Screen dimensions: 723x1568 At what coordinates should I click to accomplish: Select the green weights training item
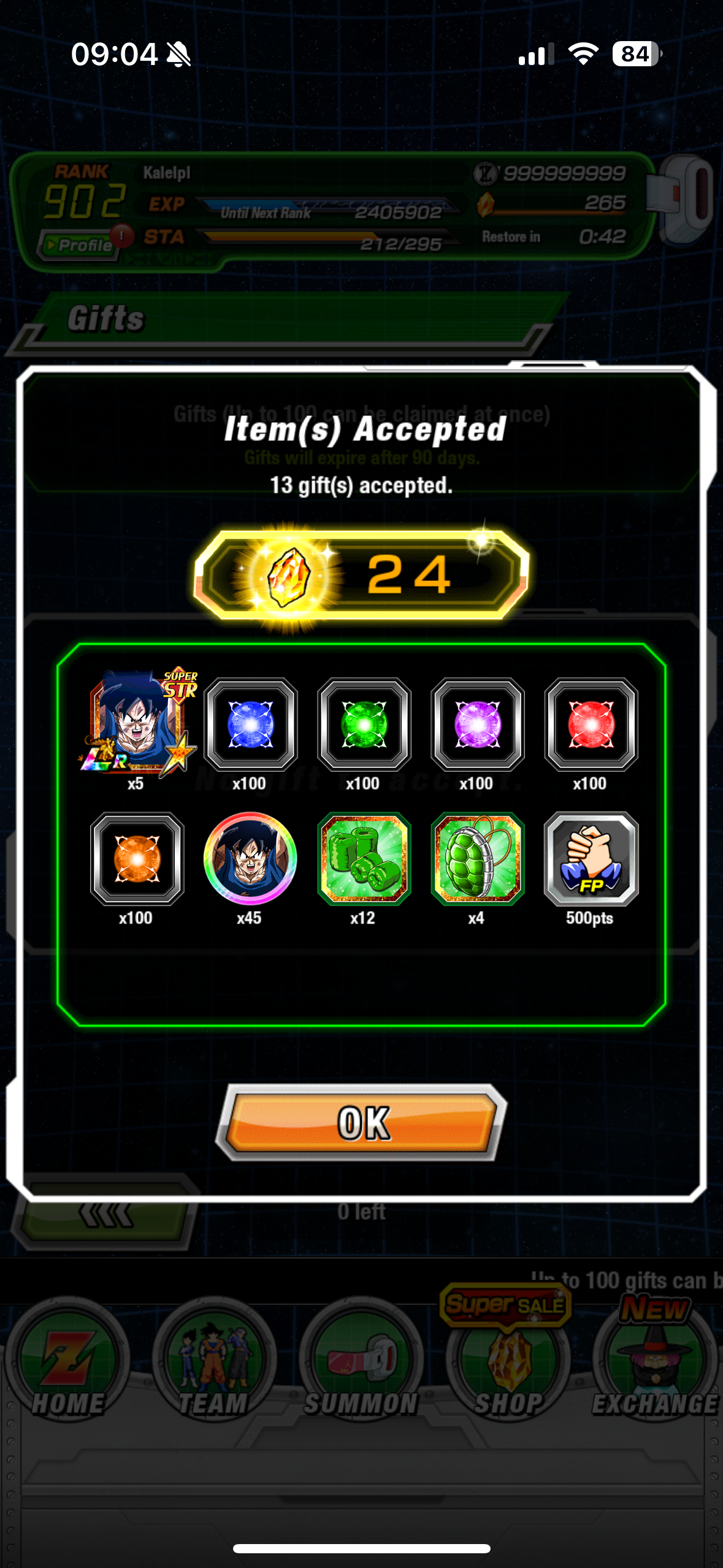tap(364, 859)
